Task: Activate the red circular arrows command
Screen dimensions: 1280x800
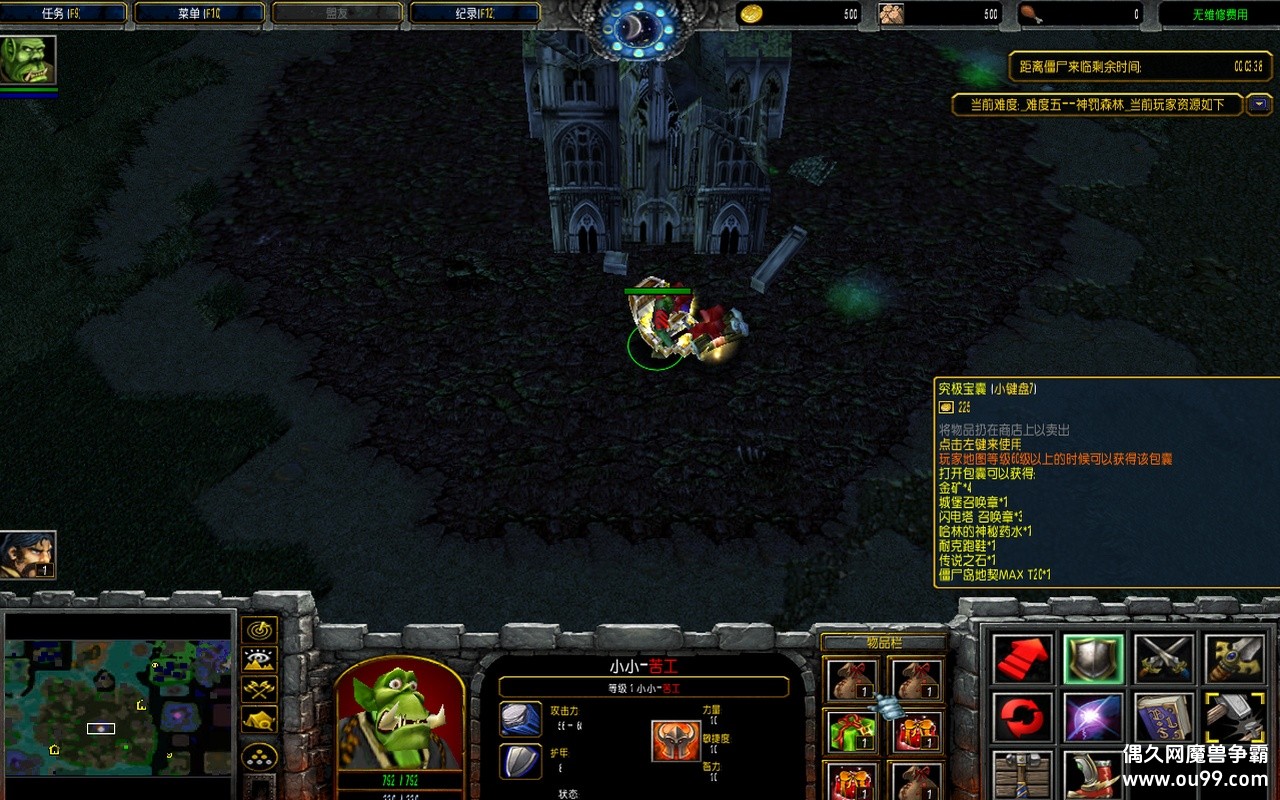Action: pyautogui.click(x=1023, y=717)
